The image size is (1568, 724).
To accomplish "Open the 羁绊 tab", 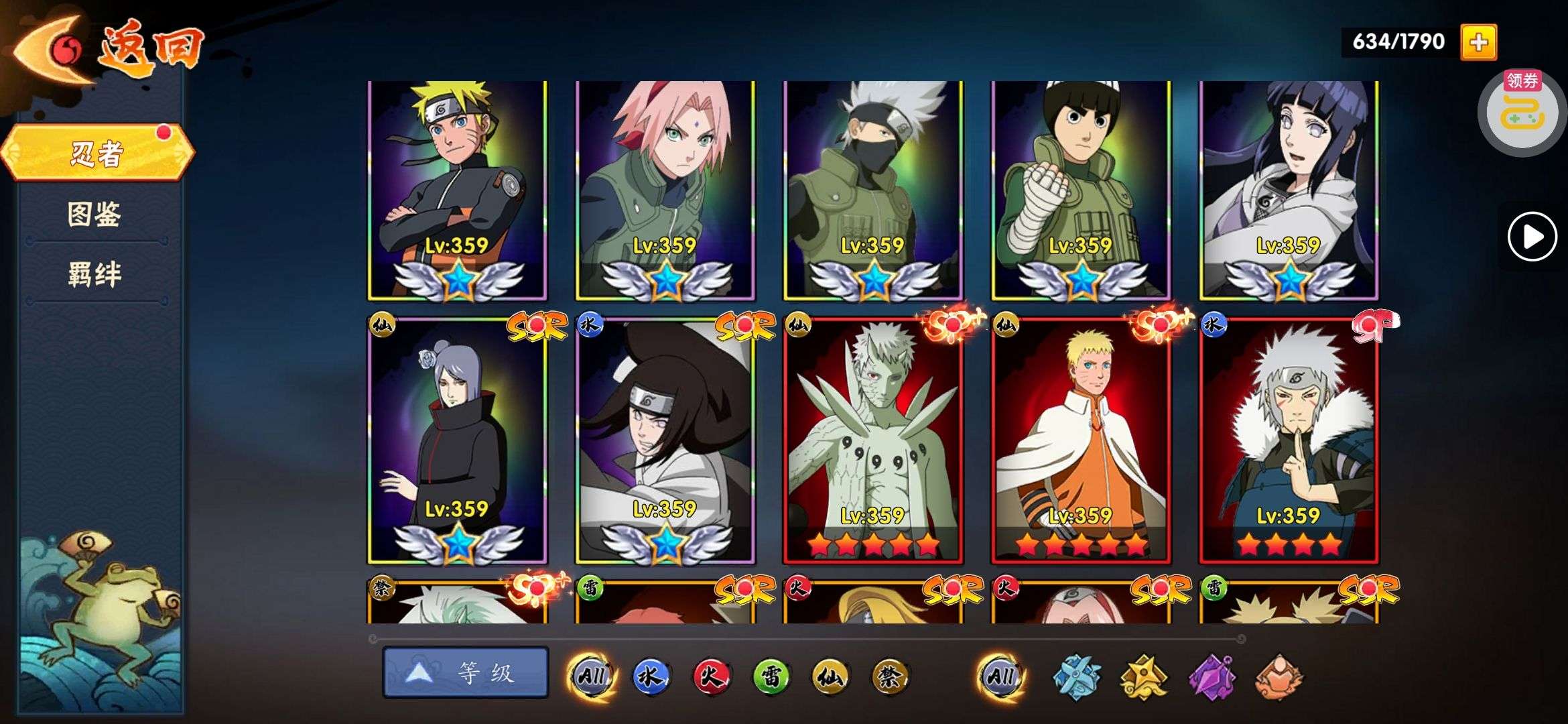I will pos(94,274).
